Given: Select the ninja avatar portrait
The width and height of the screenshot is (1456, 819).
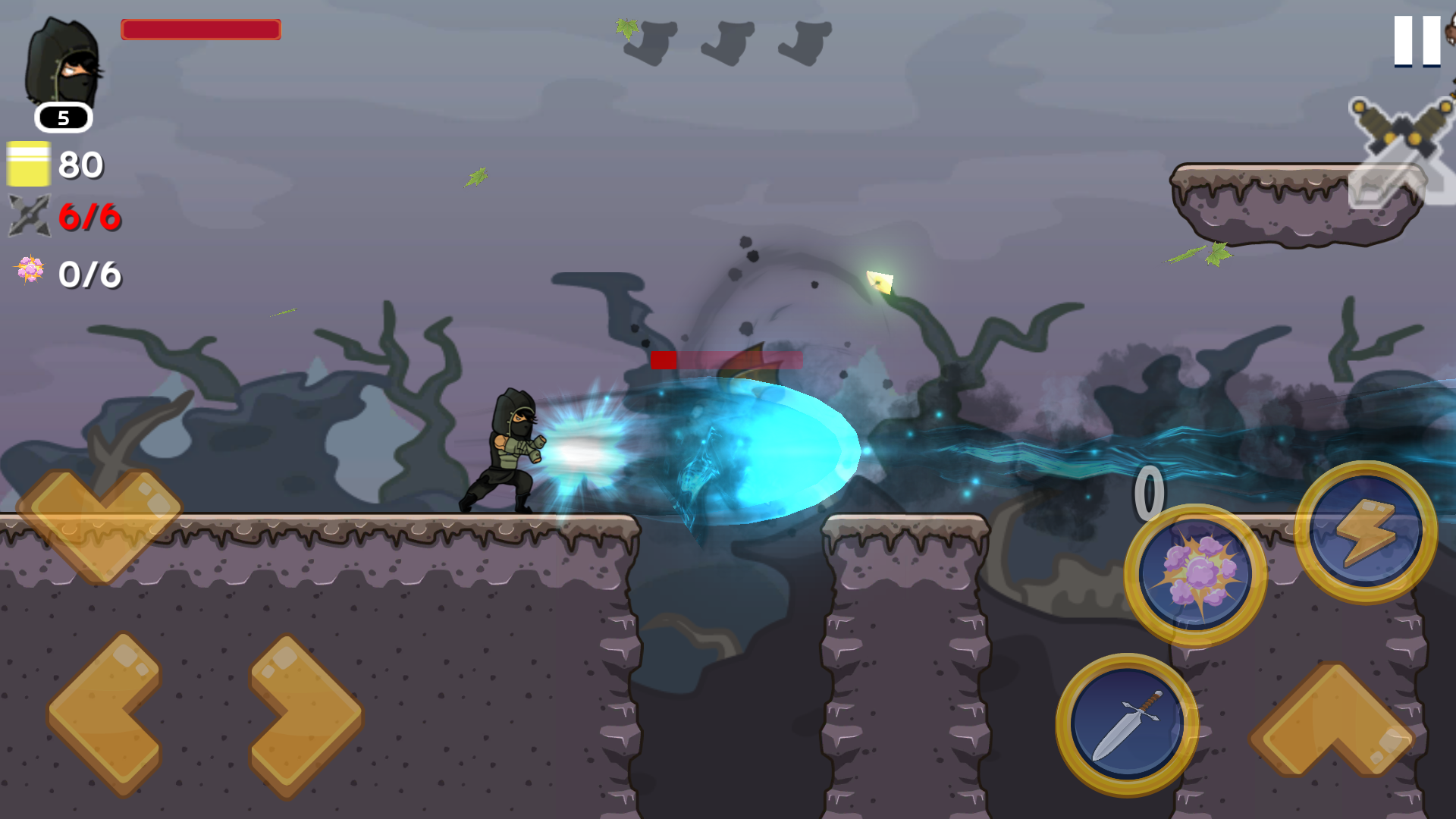Looking at the screenshot, I should pos(64,64).
